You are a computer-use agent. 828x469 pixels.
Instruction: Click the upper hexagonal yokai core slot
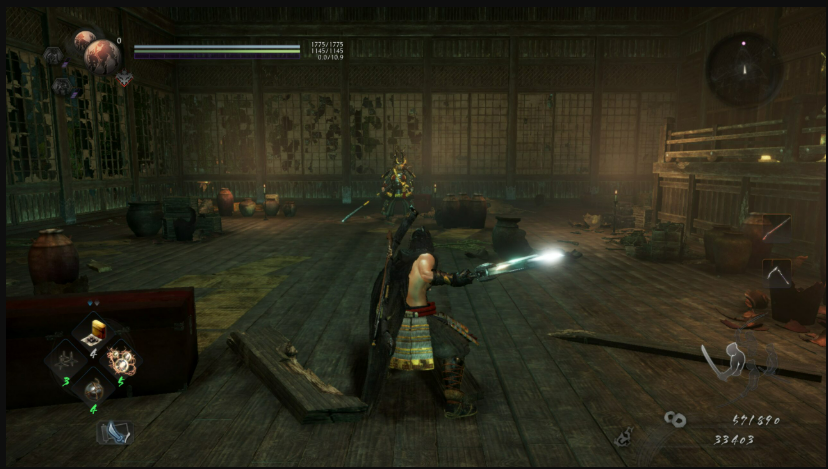[x=52, y=56]
